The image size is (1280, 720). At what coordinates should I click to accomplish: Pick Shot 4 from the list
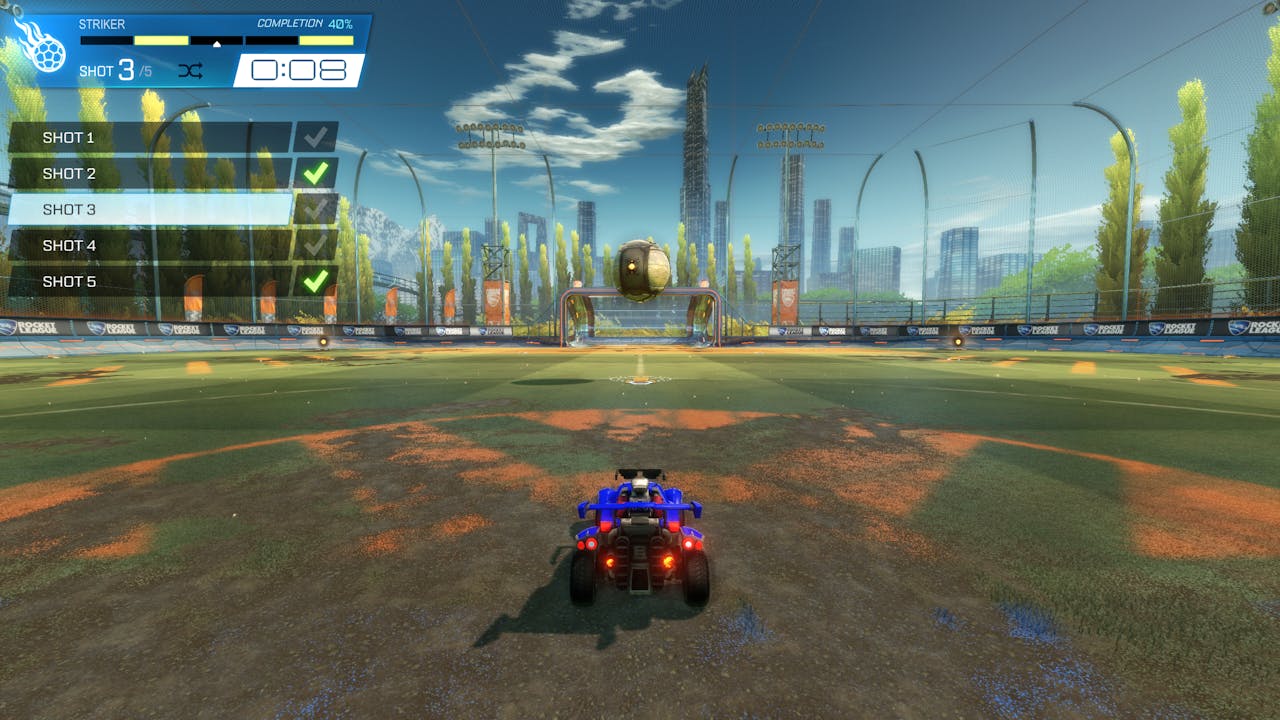(150, 245)
